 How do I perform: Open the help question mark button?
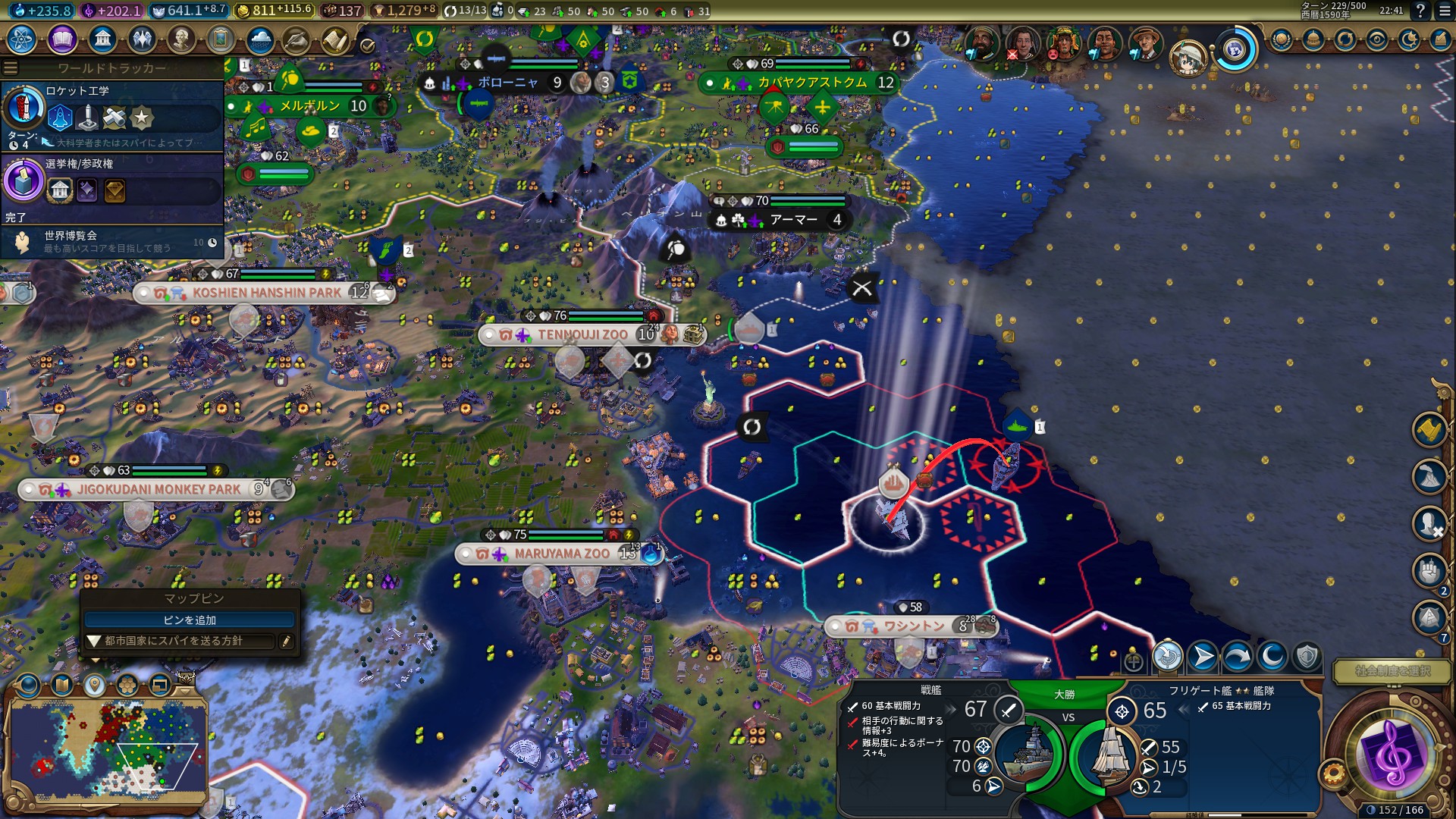1420,11
